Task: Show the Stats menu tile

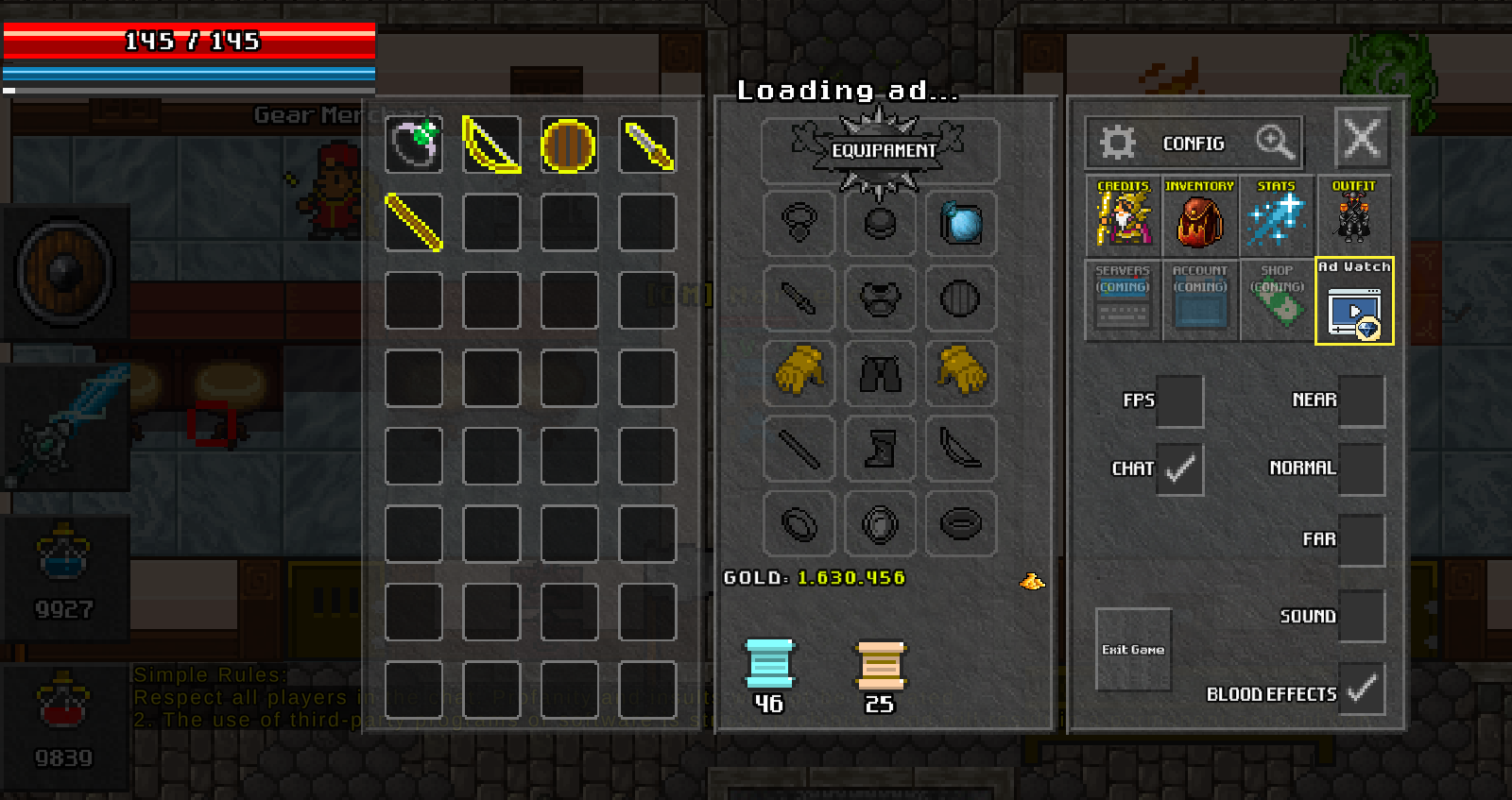Action: click(1276, 213)
